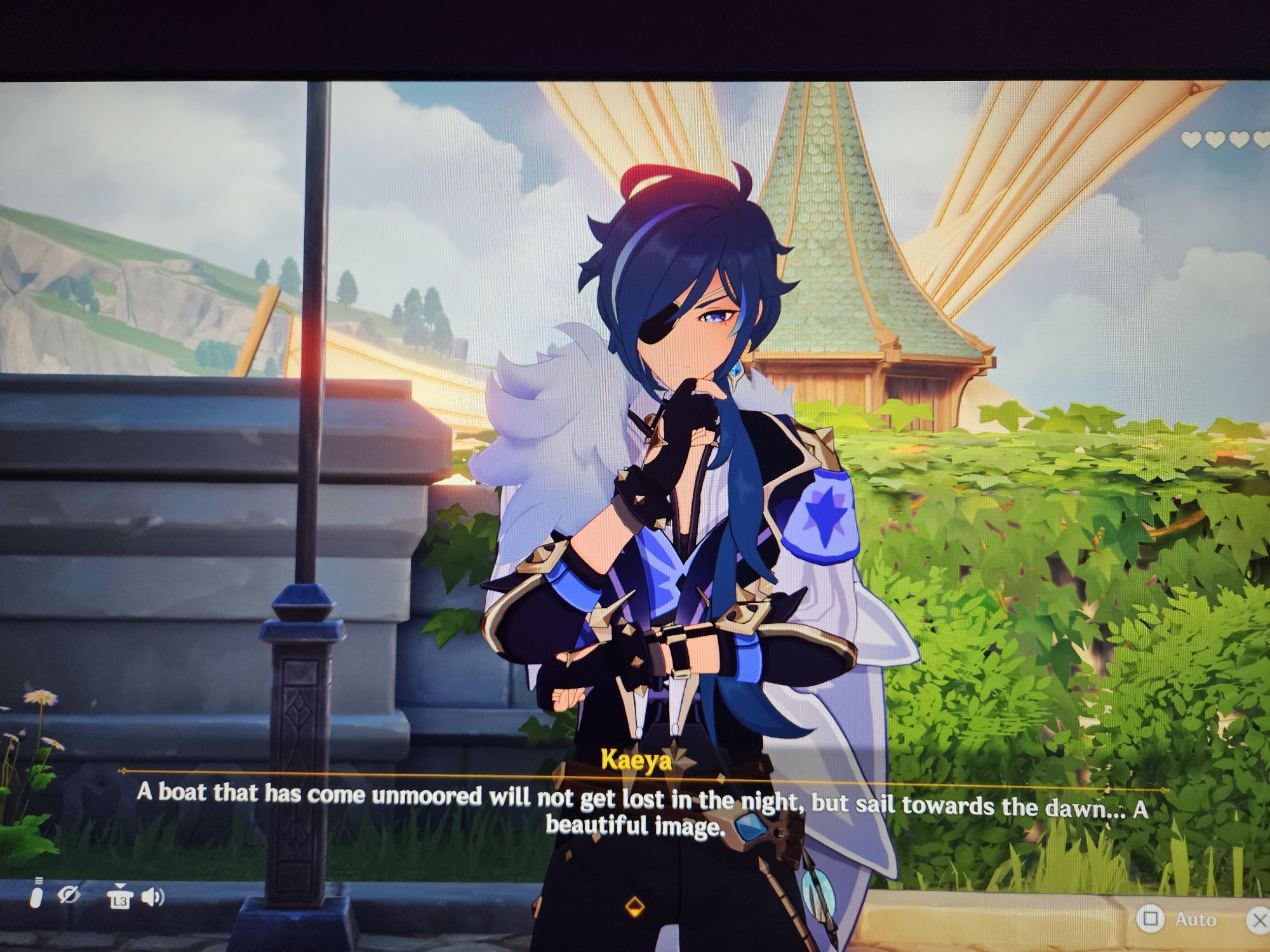Hide the interface with the crossed-eye icon
The height and width of the screenshot is (952, 1270).
coord(69,896)
